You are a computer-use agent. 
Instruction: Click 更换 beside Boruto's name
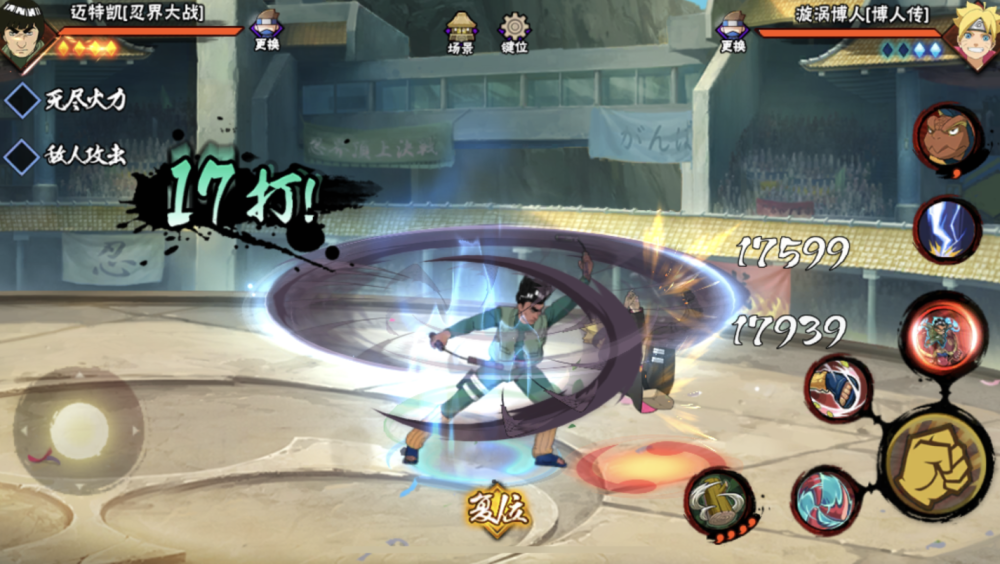click(732, 31)
